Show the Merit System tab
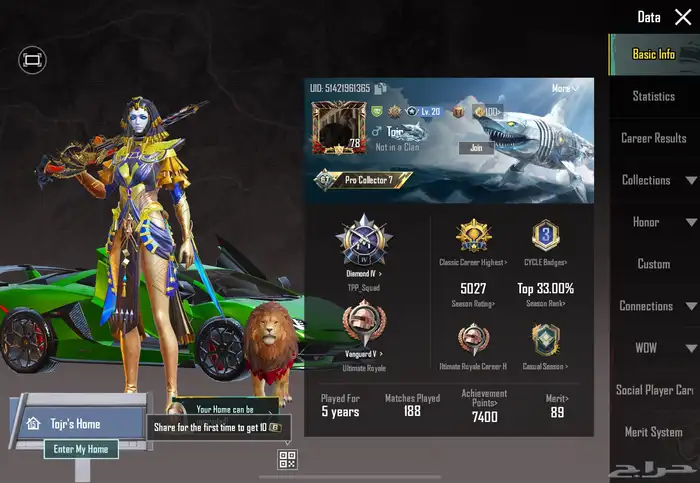700x483 pixels. pyautogui.click(x=654, y=432)
